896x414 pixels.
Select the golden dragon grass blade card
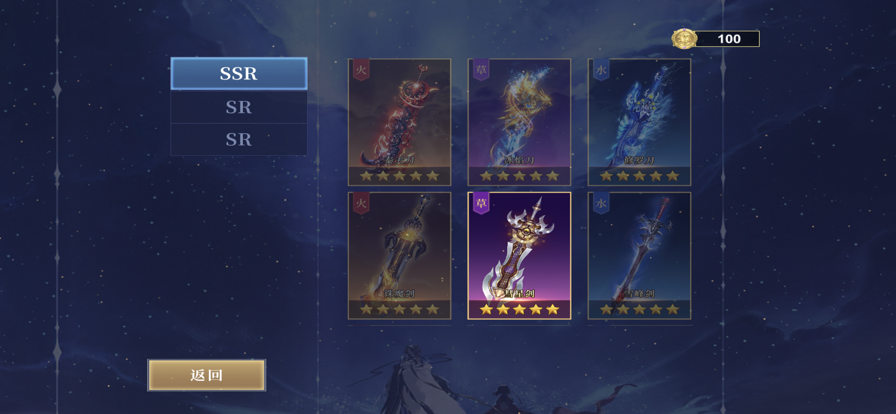[519, 121]
